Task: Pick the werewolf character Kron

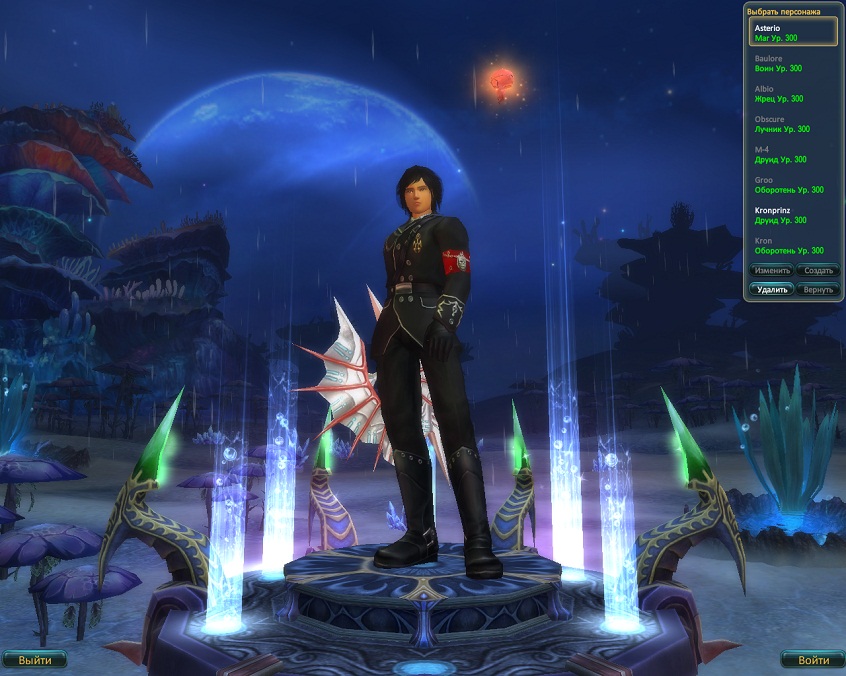Action: point(793,245)
